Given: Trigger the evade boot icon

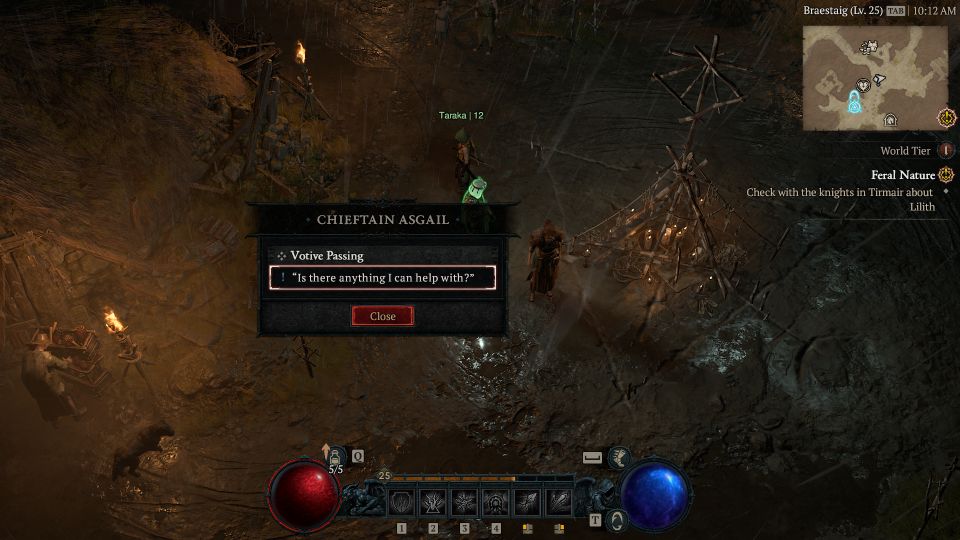Looking at the screenshot, I should (620, 457).
